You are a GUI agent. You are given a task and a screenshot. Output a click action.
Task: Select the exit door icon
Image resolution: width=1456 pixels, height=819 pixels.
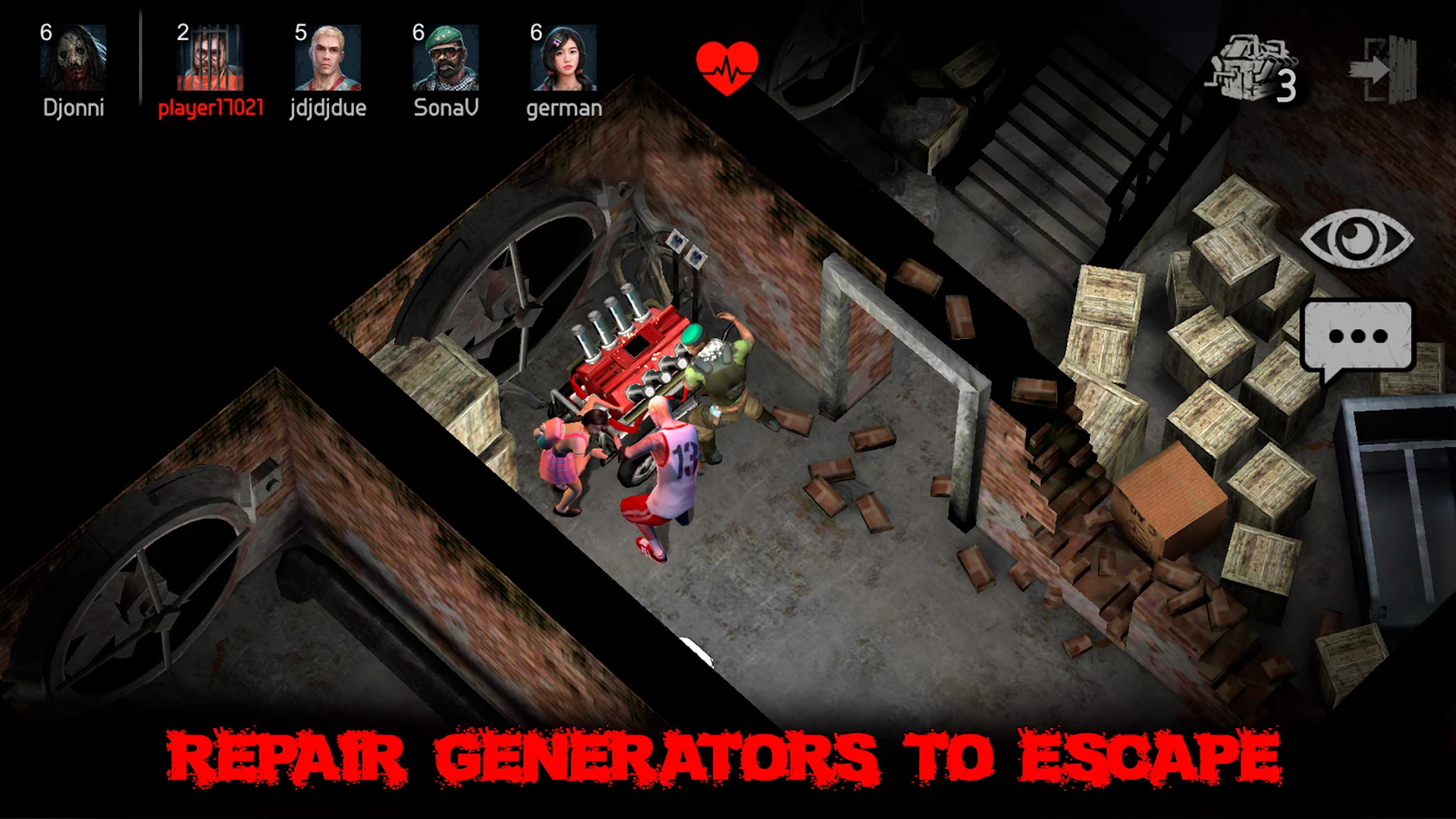click(1385, 68)
